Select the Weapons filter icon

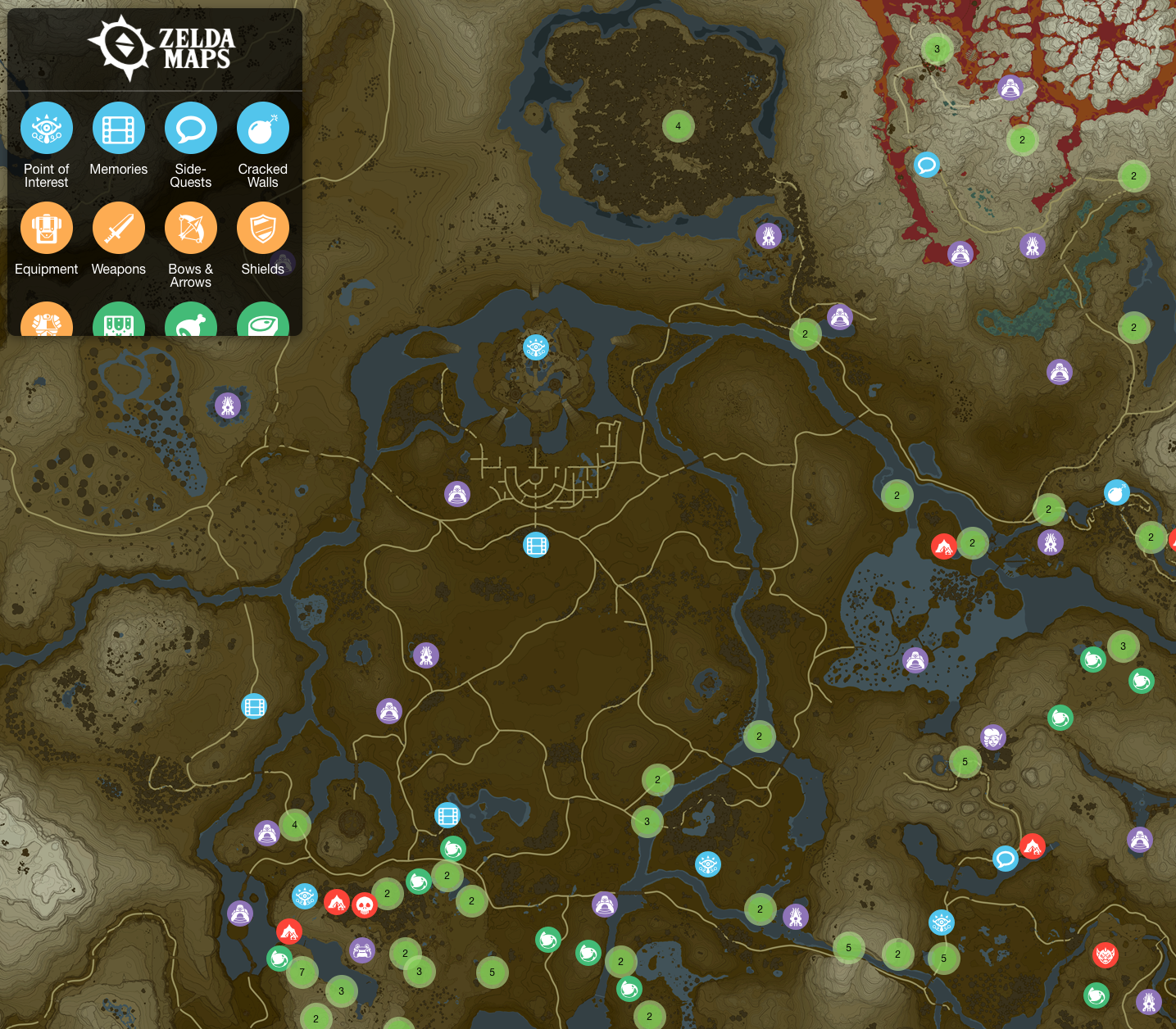119,228
